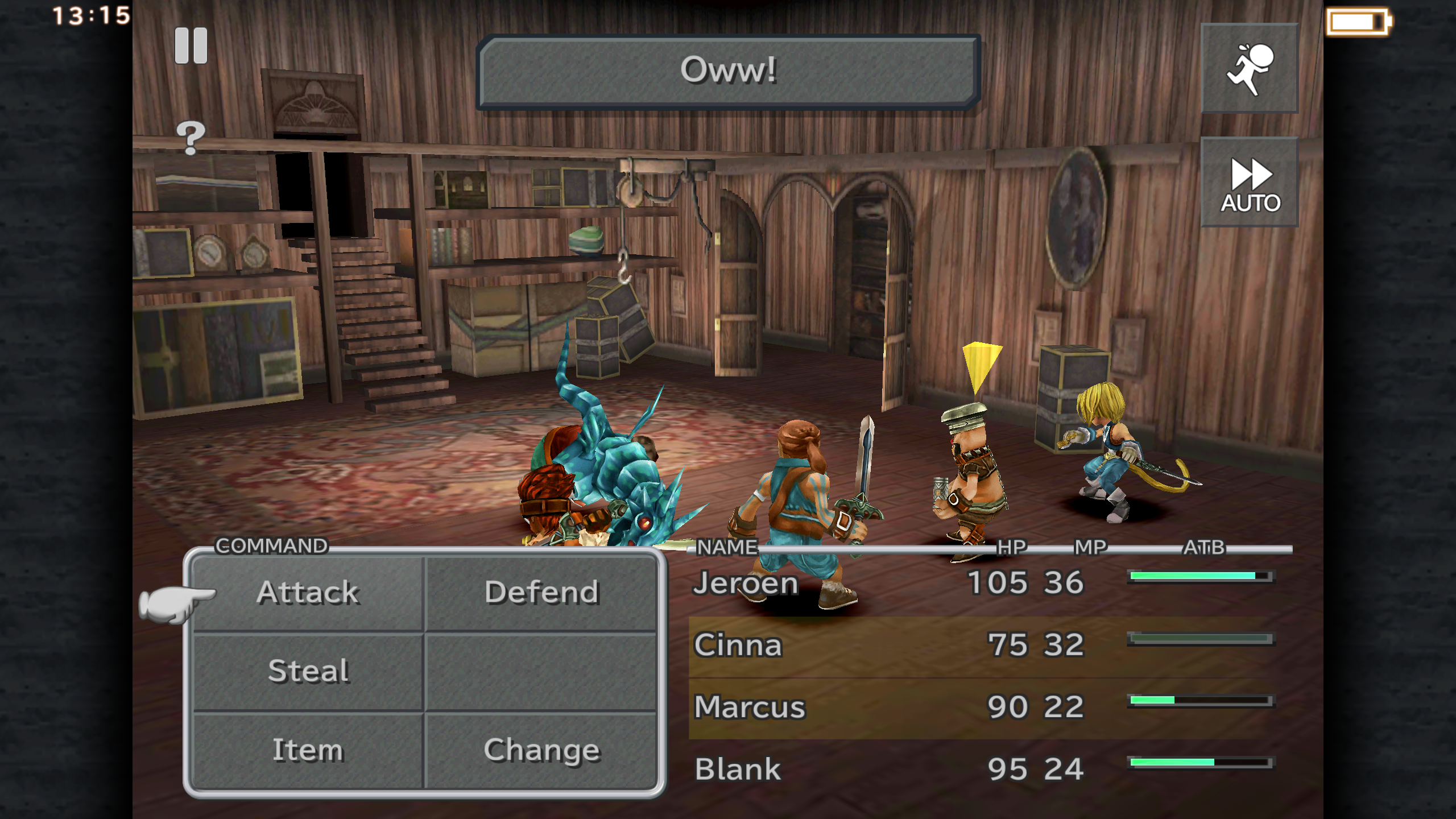Pause the battle
1456x819 pixels.
[x=191, y=45]
